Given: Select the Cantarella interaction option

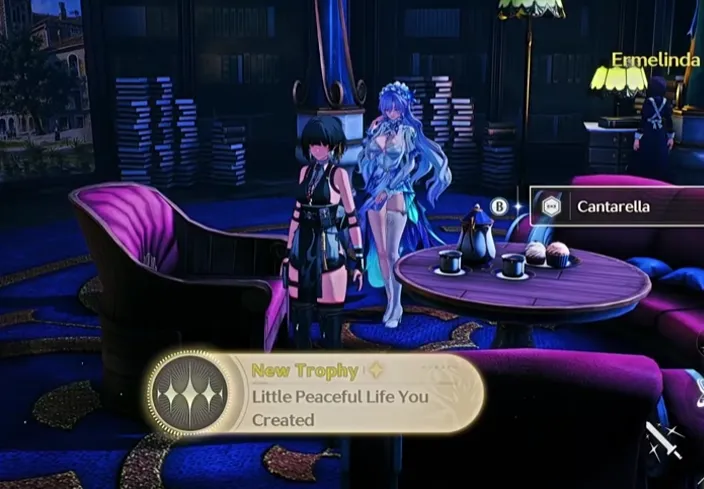Looking at the screenshot, I should (612, 207).
